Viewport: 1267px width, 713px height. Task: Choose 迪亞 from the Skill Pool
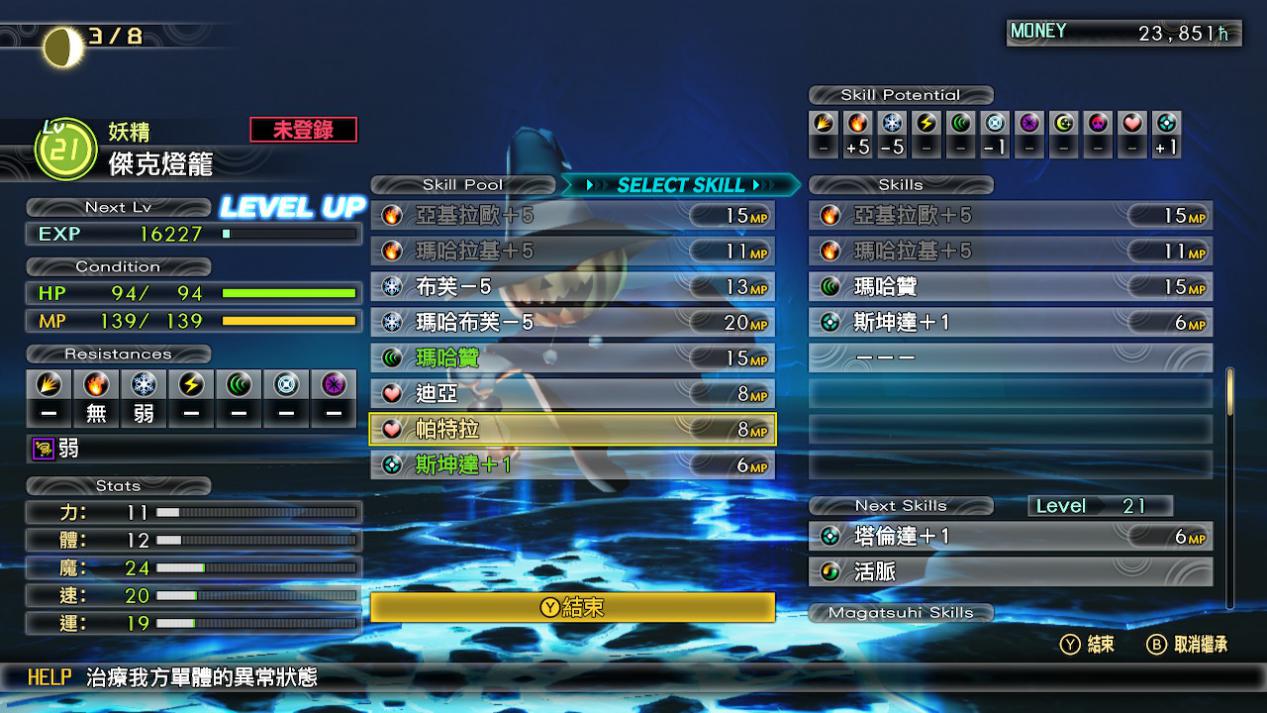click(x=572, y=394)
